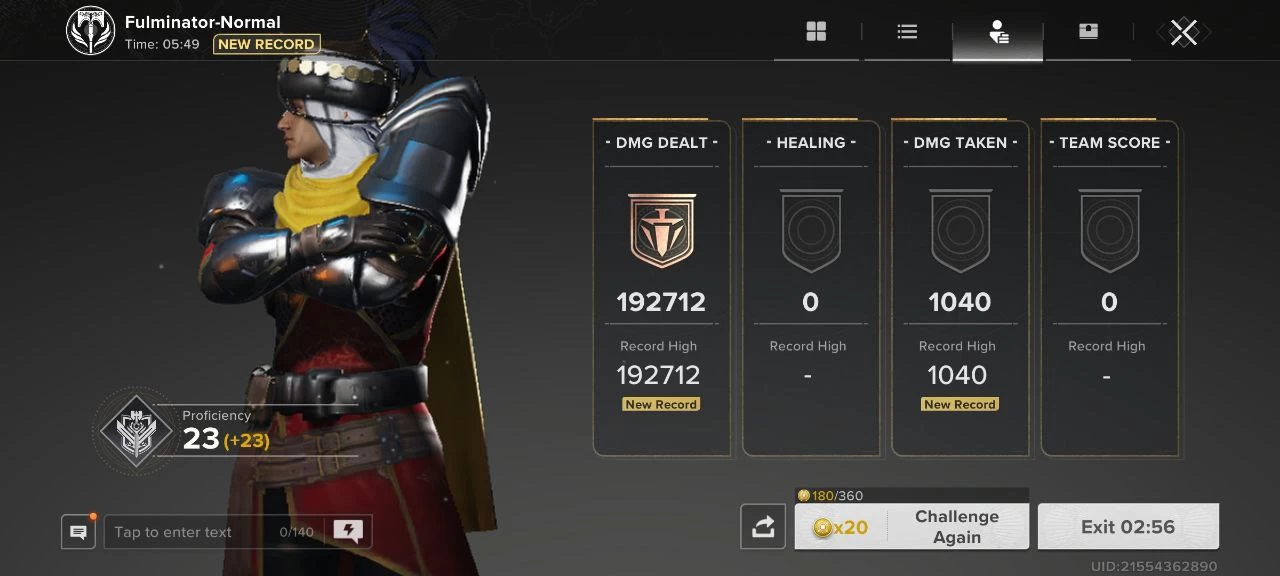Tap the chat text input field
Screen dimensions: 1280x576
click(190, 532)
